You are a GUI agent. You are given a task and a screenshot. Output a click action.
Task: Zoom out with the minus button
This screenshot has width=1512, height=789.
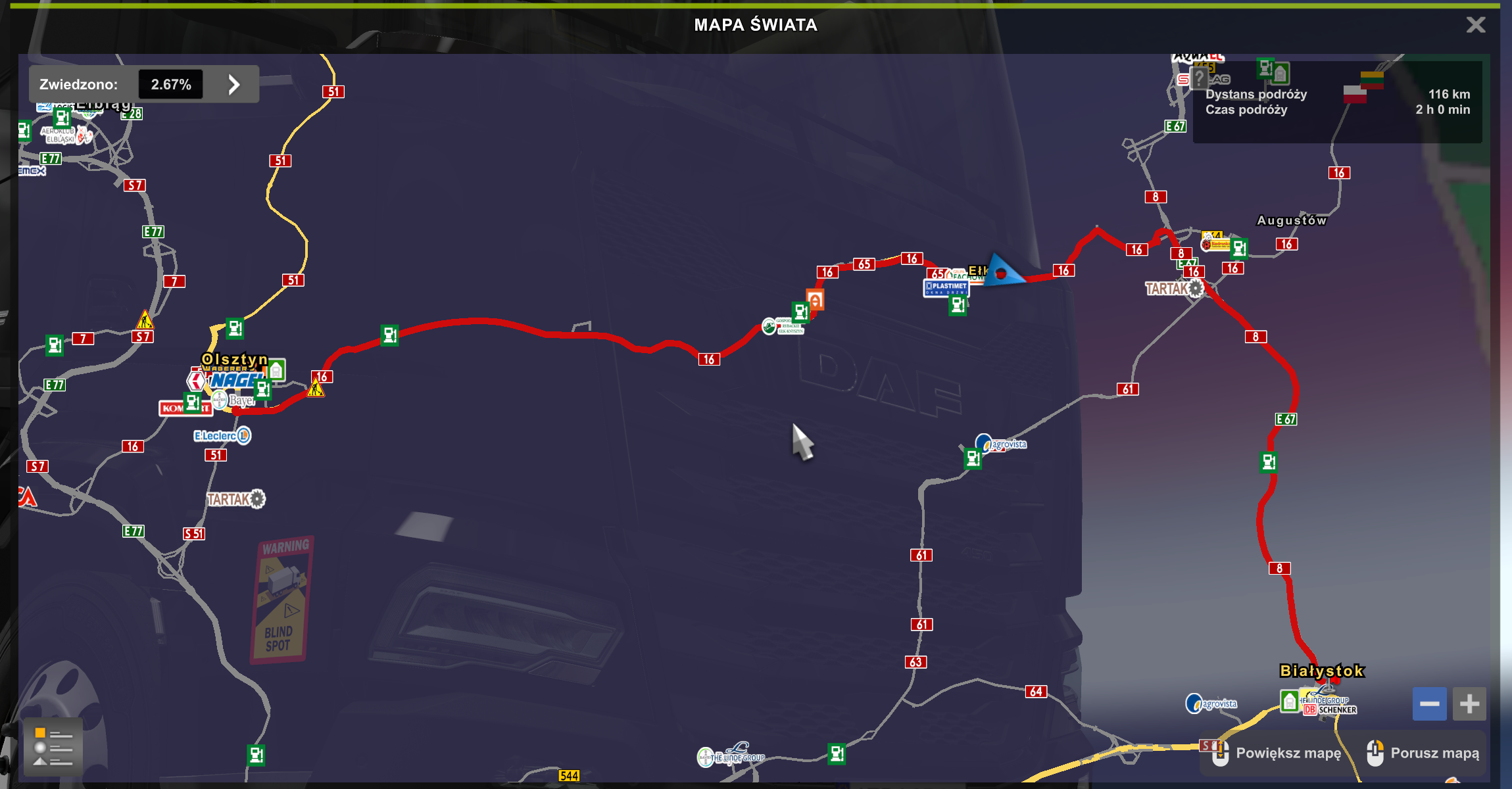pos(1429,704)
